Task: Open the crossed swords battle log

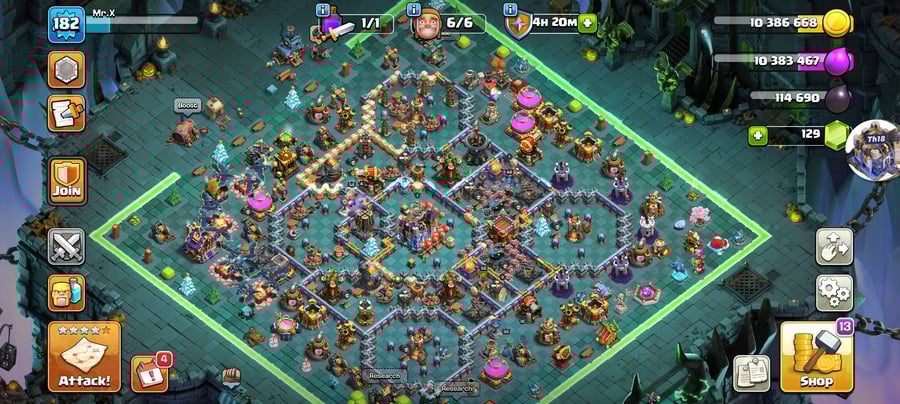Action: [67, 246]
